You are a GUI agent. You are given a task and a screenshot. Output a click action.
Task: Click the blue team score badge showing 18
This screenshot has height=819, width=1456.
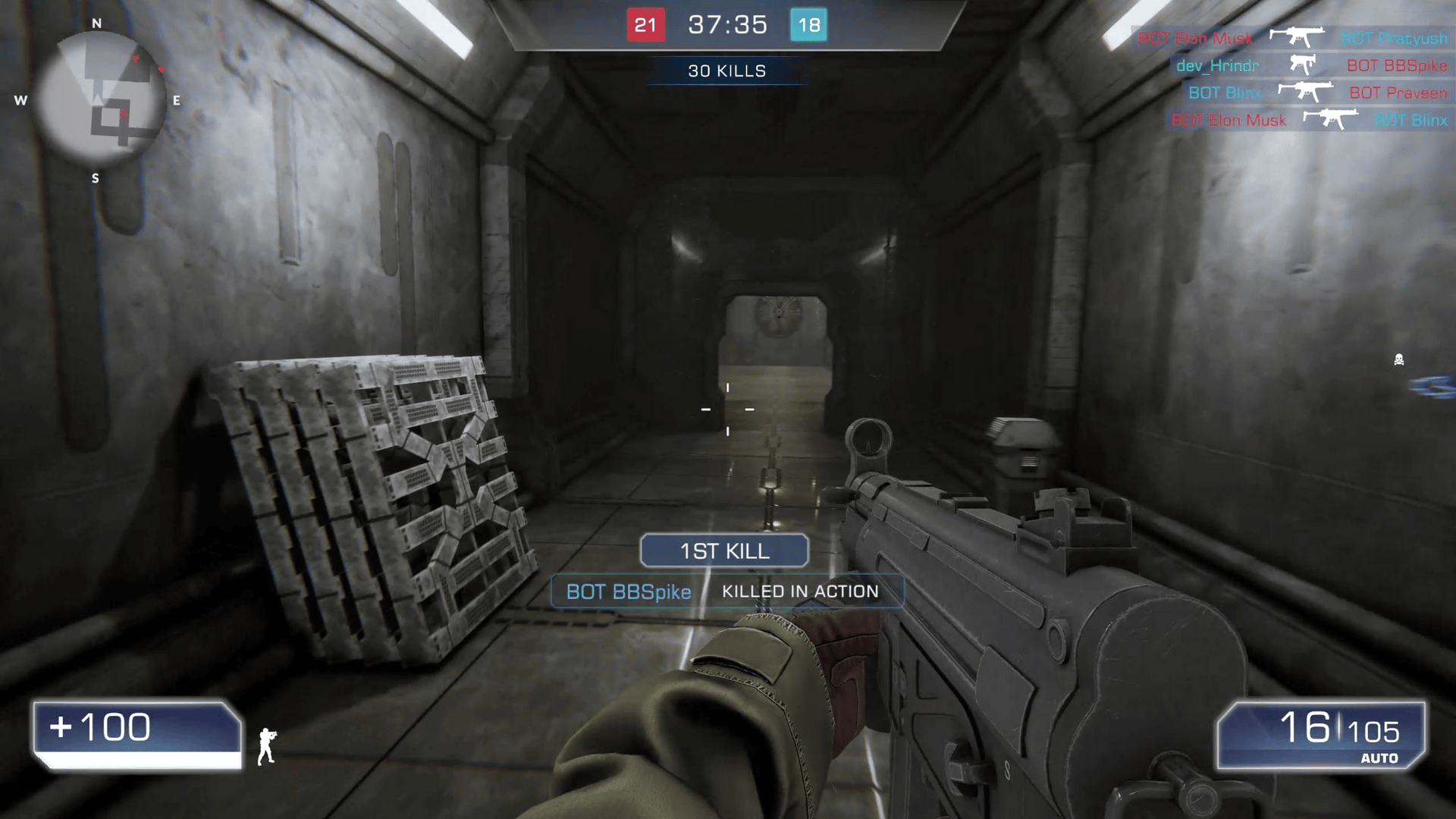point(808,24)
